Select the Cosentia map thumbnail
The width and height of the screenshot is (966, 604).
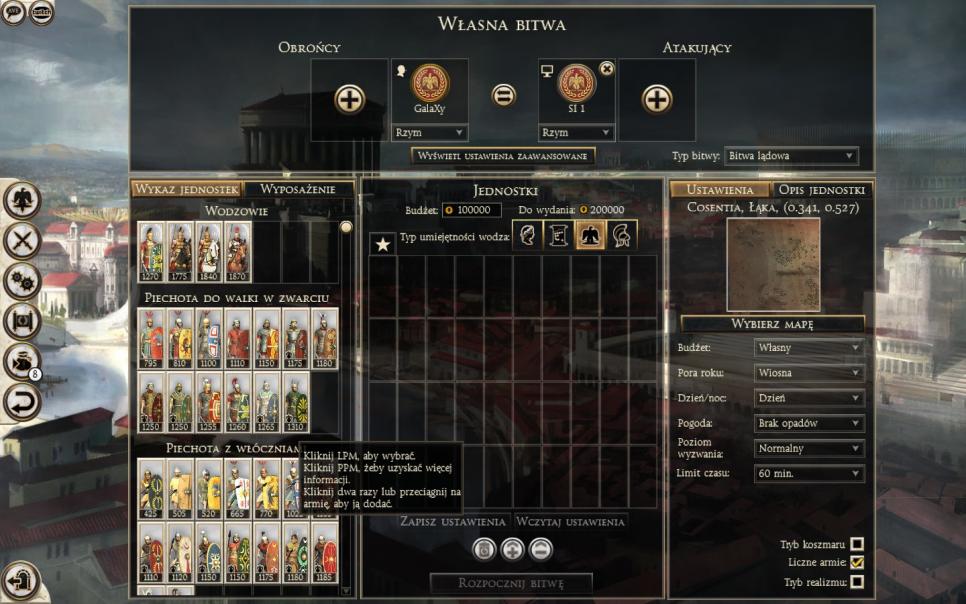coord(772,262)
